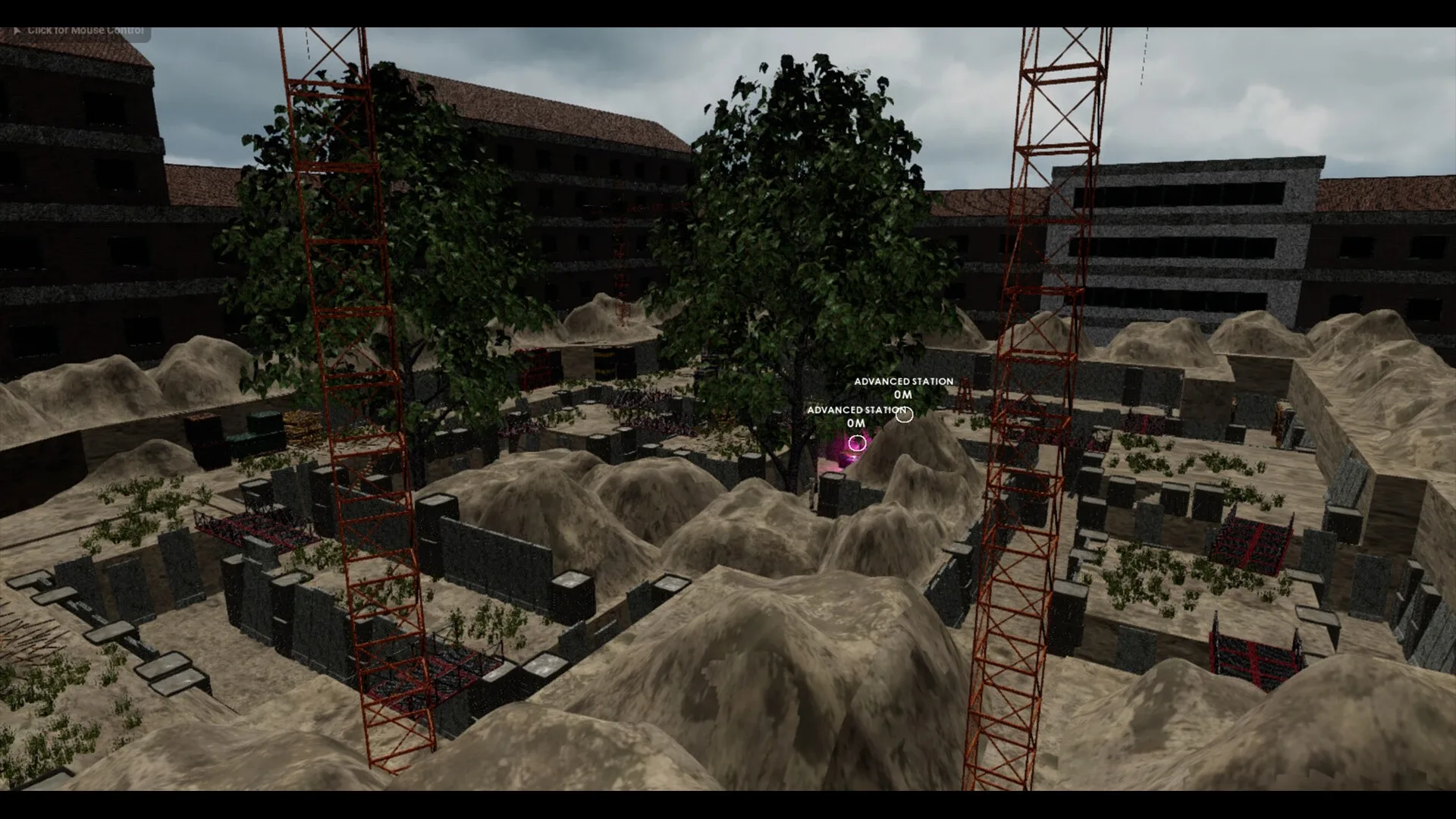Click the ADVANCED STATION text label on the lower marker
1456x819 pixels.
855,410
